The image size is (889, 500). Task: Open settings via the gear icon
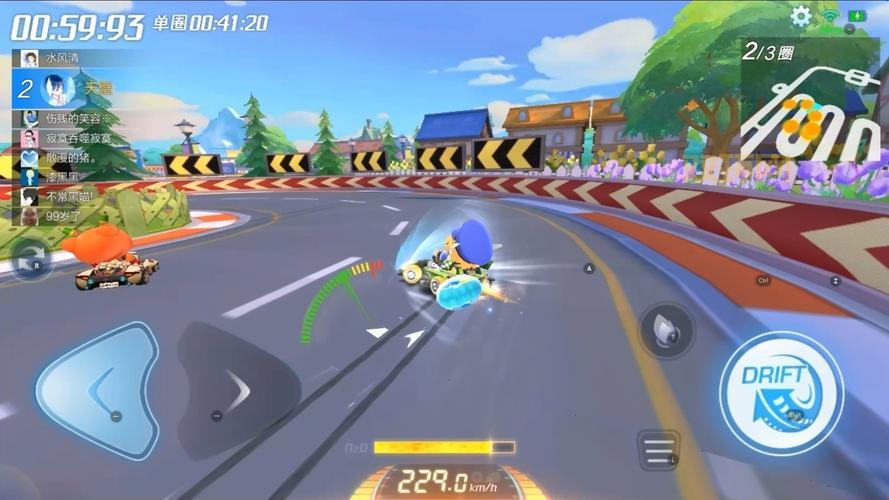coord(801,16)
